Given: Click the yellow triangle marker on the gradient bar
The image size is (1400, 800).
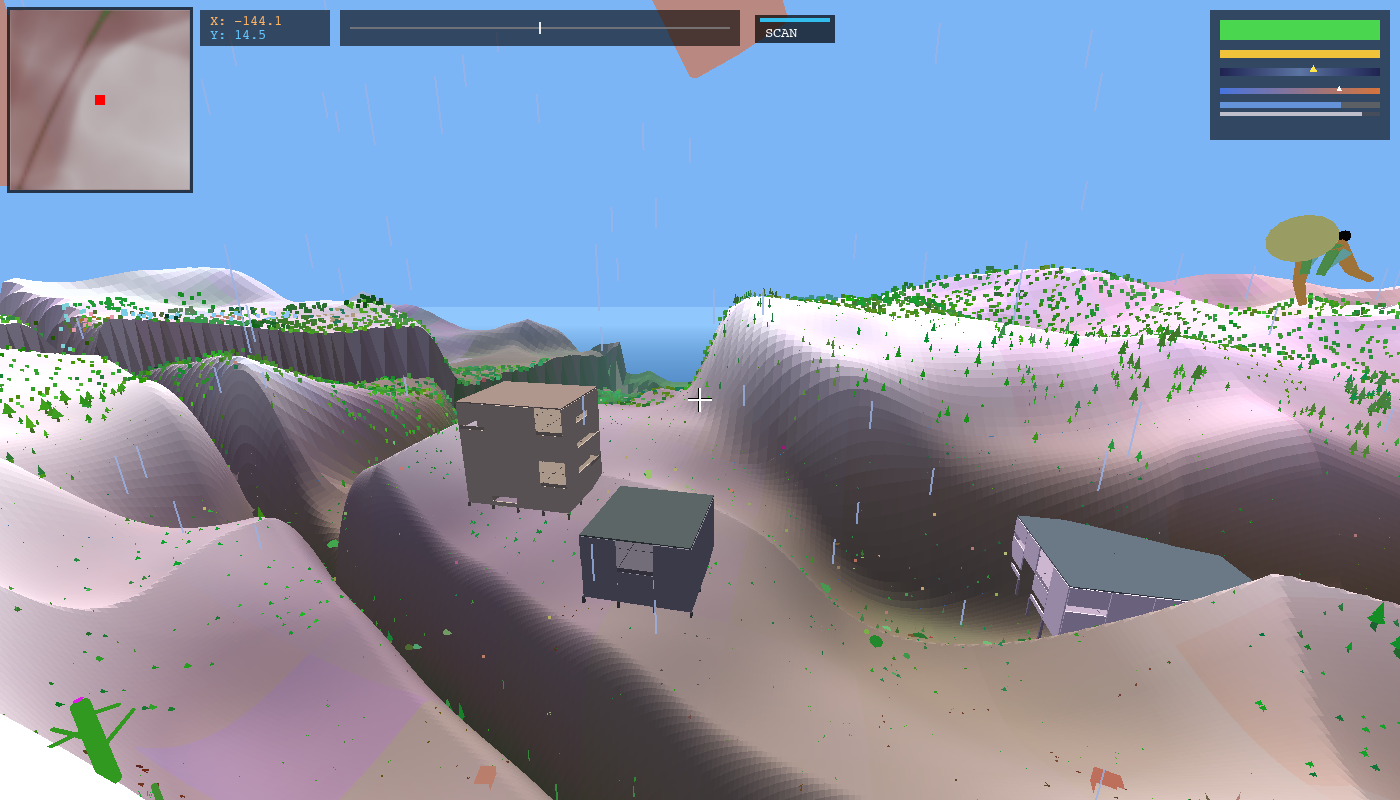Looking at the screenshot, I should pyautogui.click(x=1313, y=69).
